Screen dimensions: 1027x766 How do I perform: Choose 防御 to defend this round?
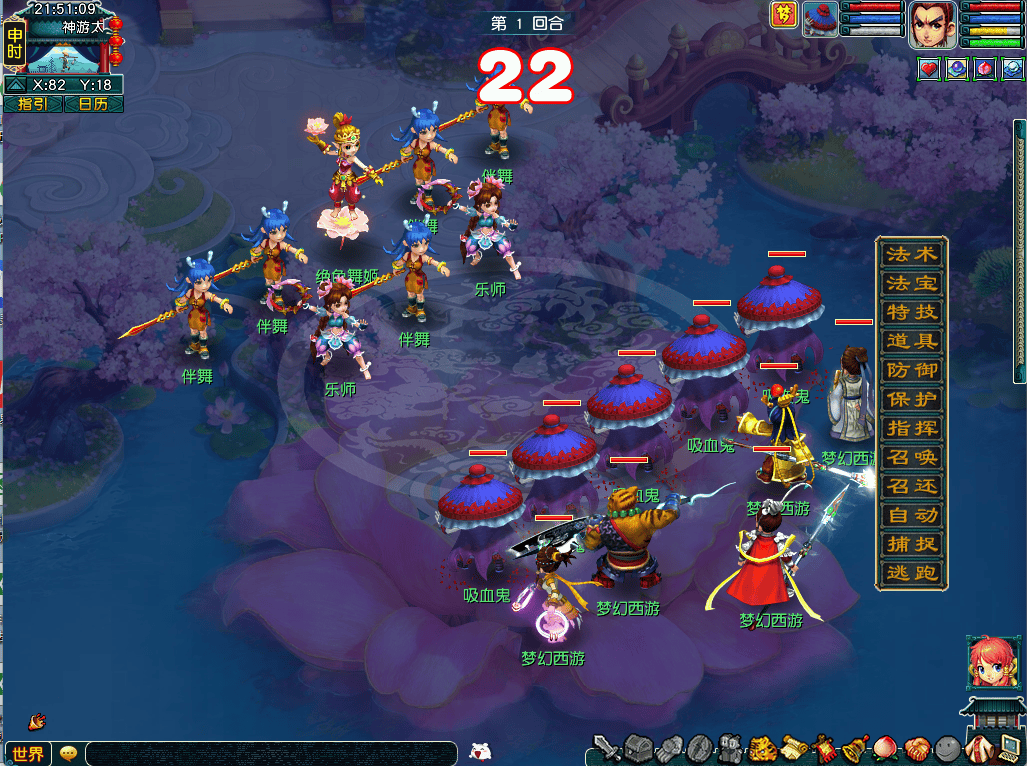(x=911, y=370)
